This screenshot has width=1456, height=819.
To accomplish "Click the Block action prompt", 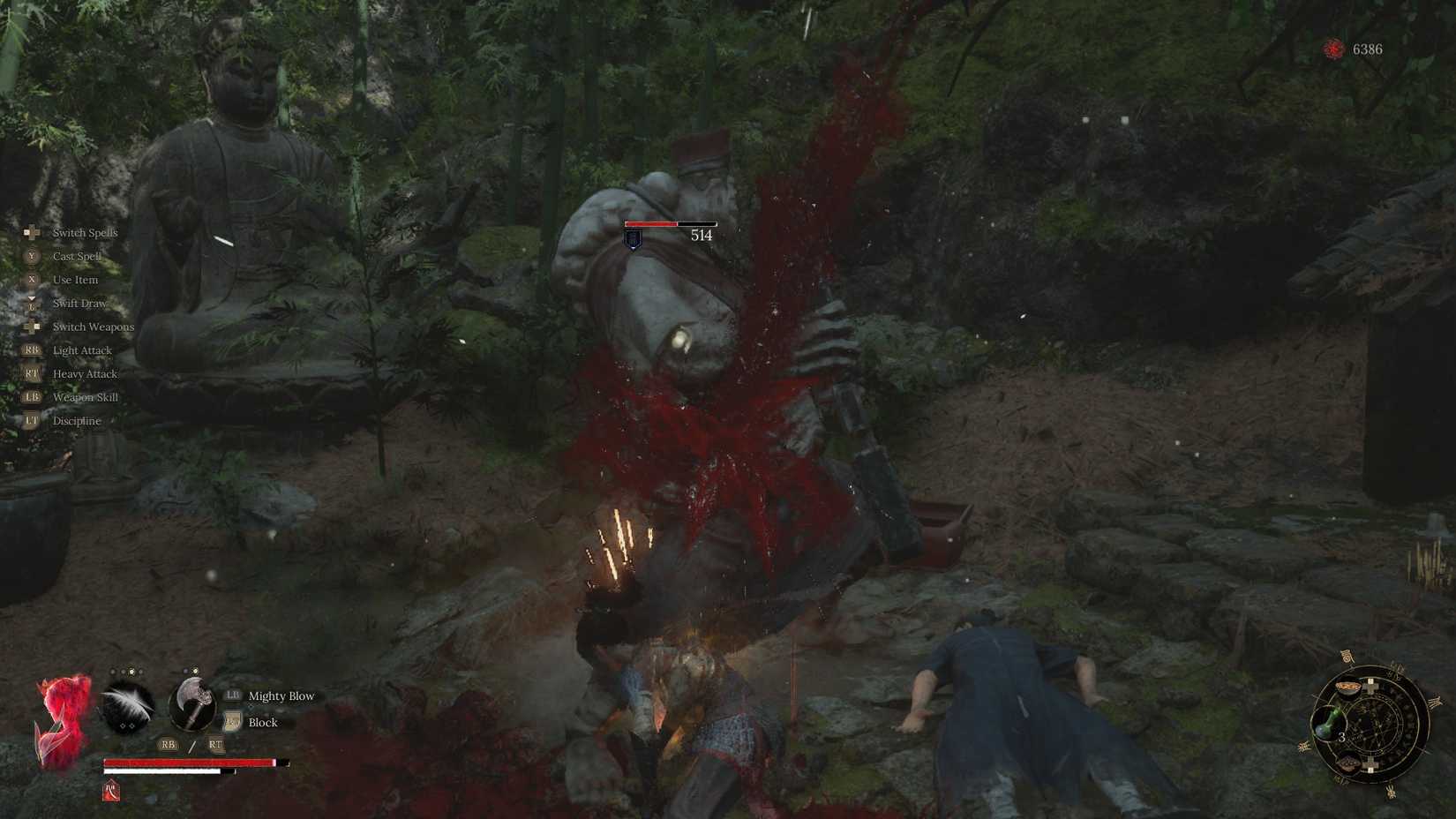I will [262, 722].
